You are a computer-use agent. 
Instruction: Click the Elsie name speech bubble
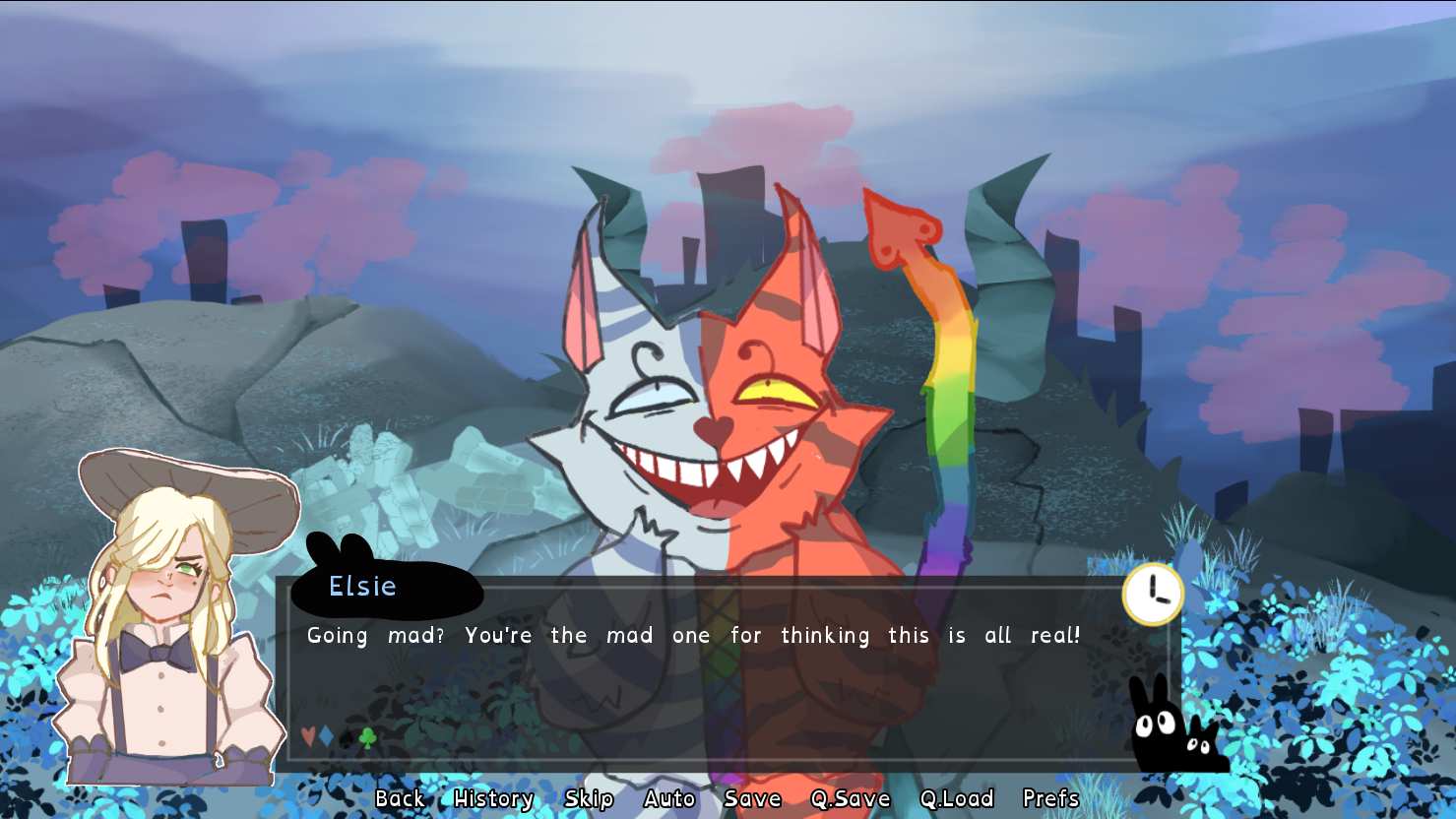coord(364,586)
